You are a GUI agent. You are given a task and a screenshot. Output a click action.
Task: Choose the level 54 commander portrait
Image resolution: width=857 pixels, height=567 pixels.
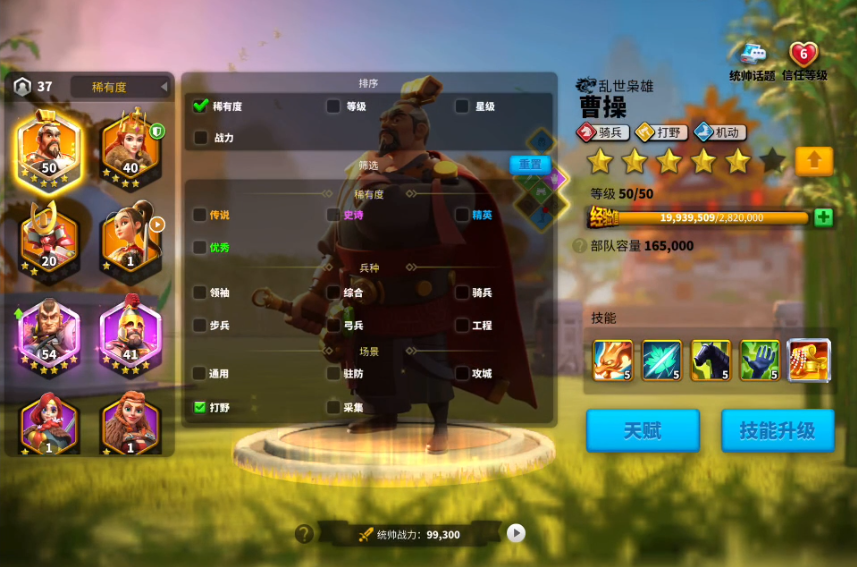click(x=48, y=335)
